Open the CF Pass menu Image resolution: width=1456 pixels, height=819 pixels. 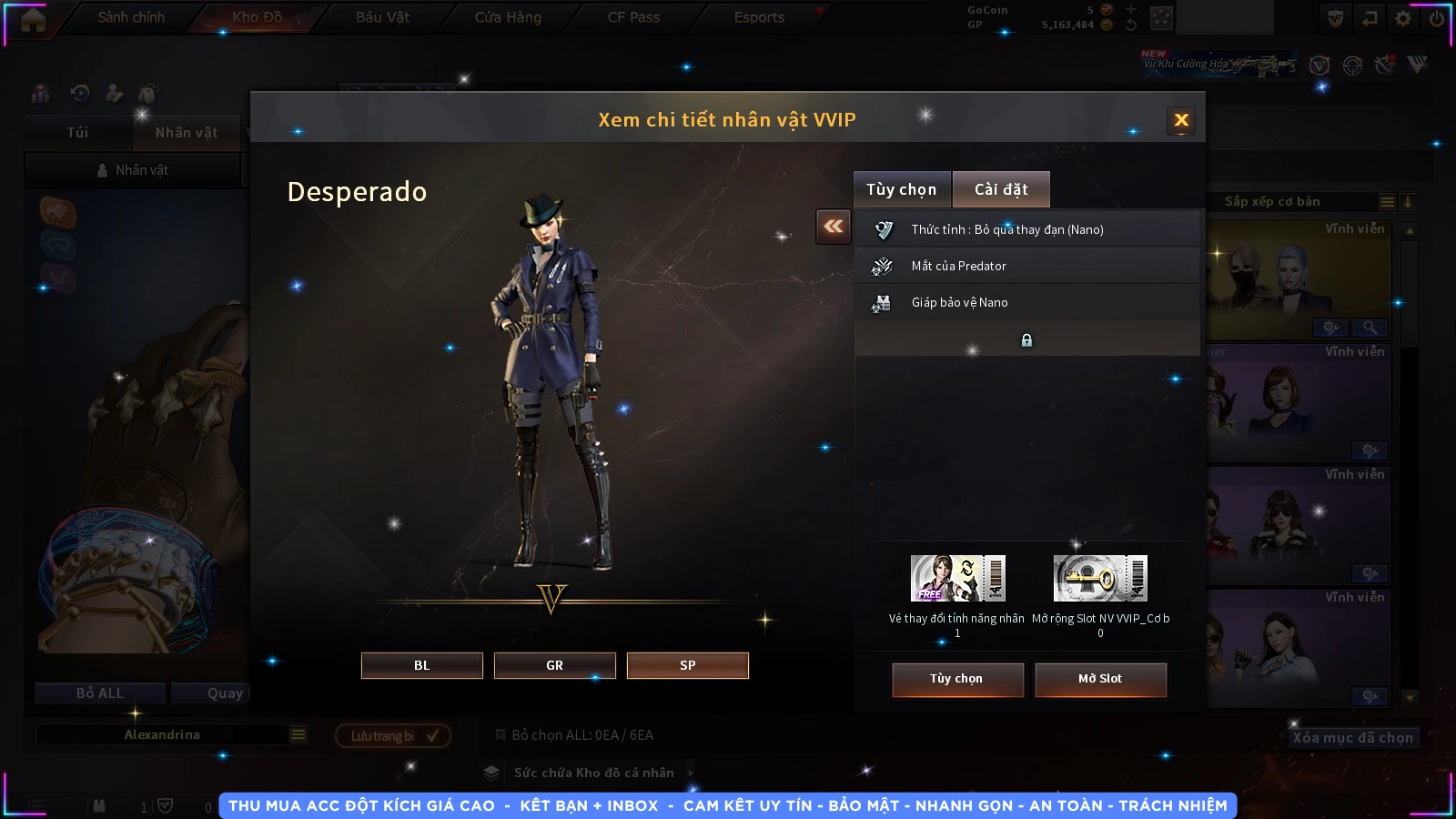pyautogui.click(x=633, y=17)
